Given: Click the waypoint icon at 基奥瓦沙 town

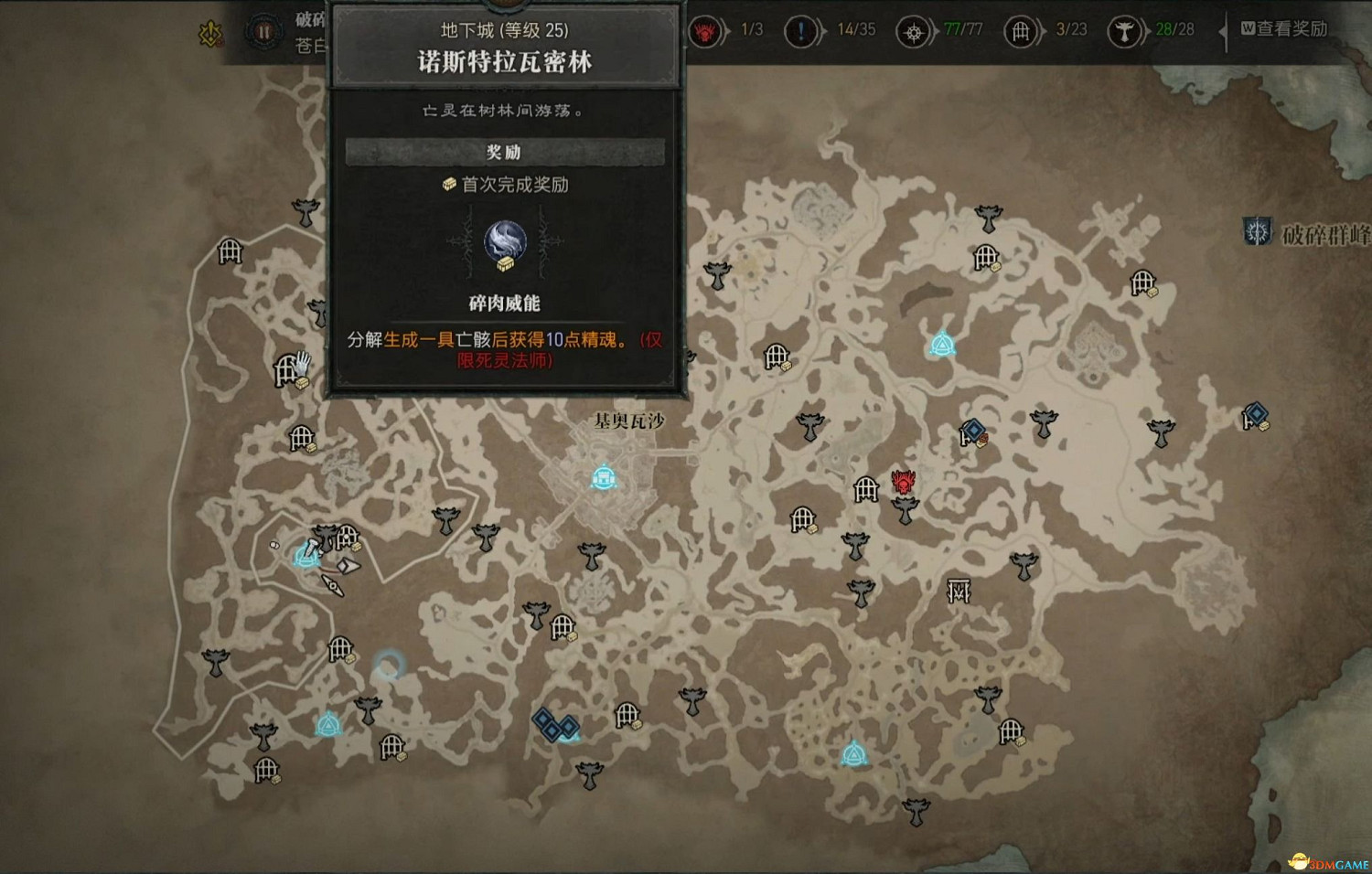Looking at the screenshot, I should 603,476.
